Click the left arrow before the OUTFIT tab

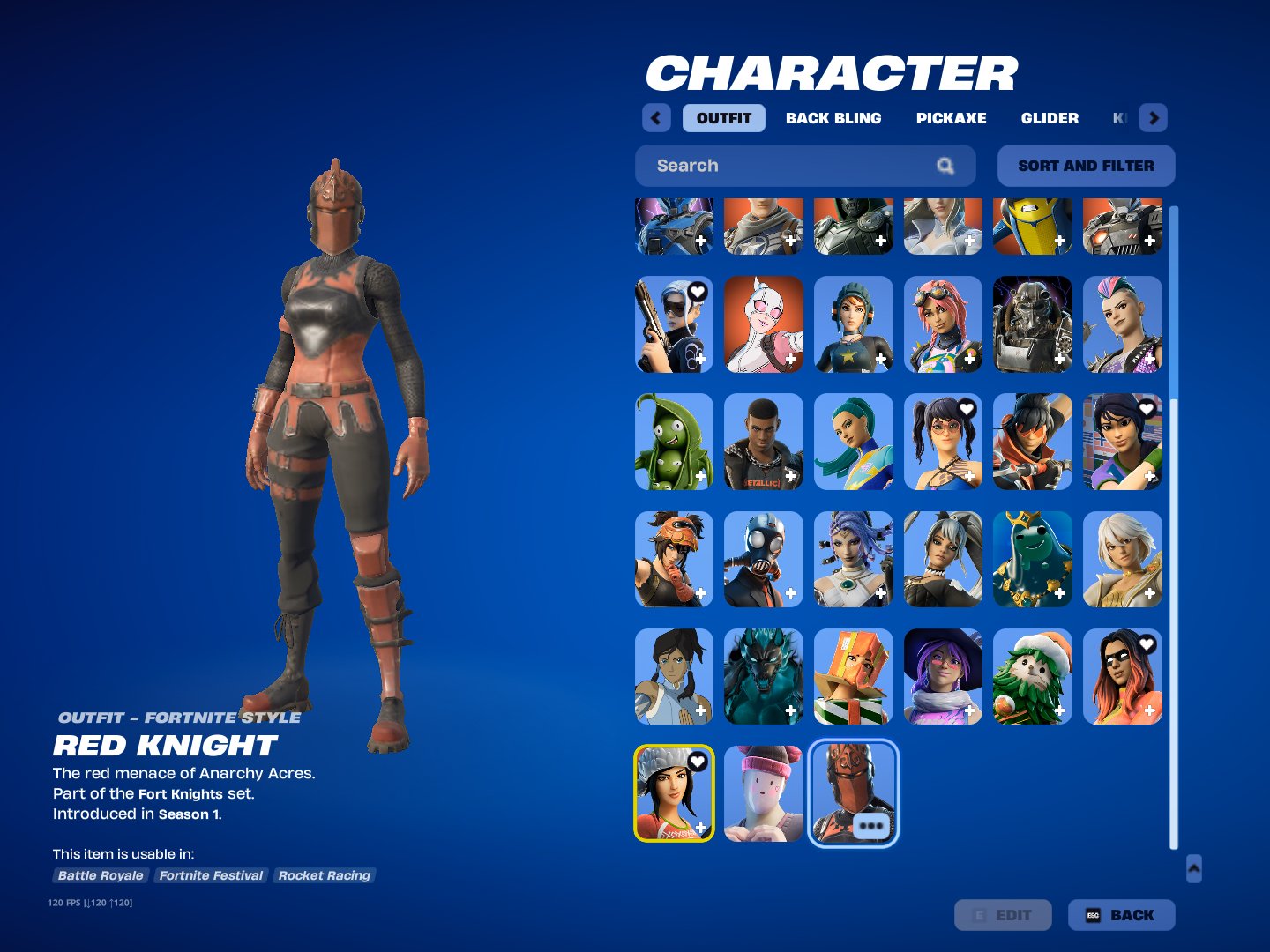click(655, 117)
